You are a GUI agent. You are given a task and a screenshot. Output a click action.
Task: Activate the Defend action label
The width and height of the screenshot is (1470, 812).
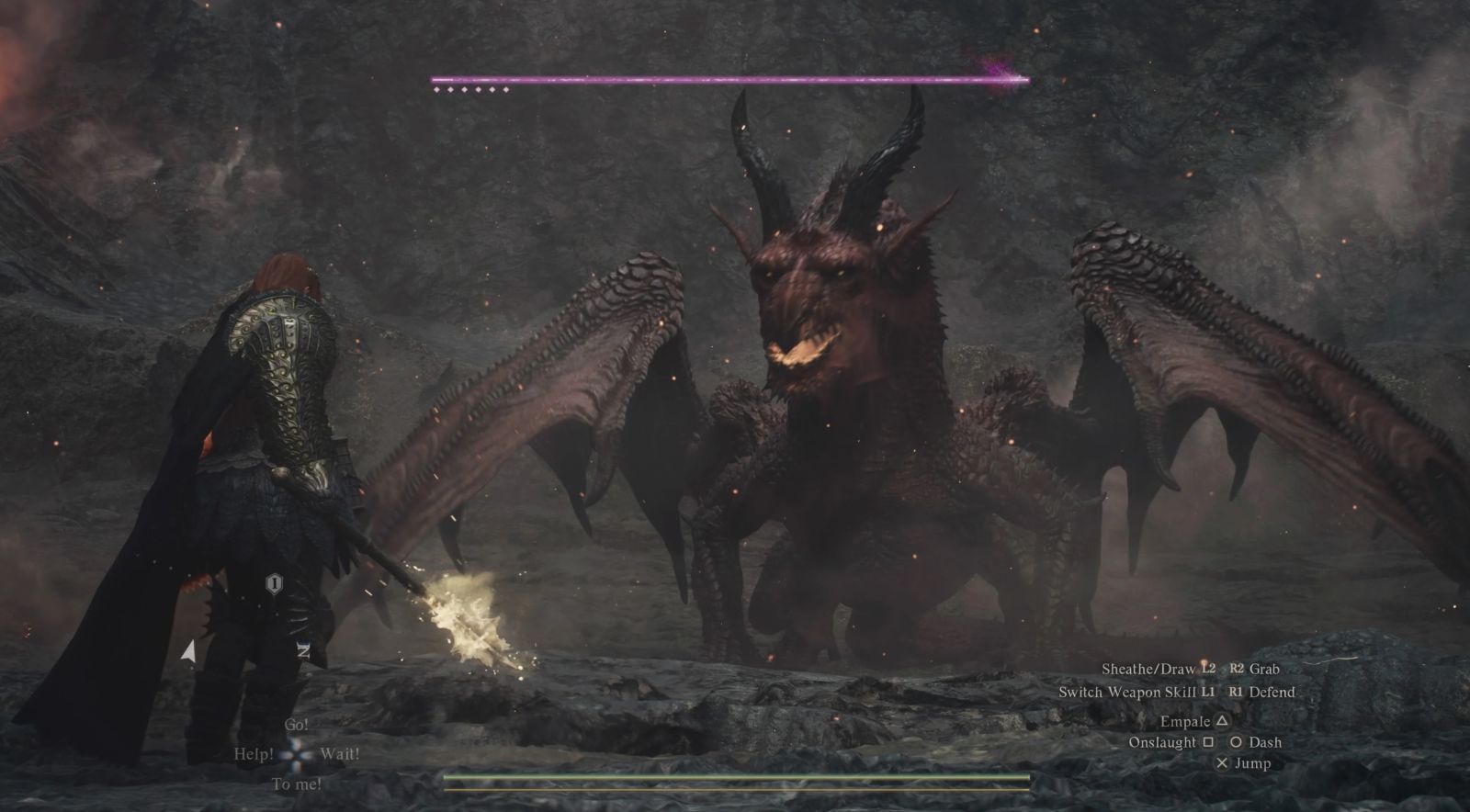1272,693
